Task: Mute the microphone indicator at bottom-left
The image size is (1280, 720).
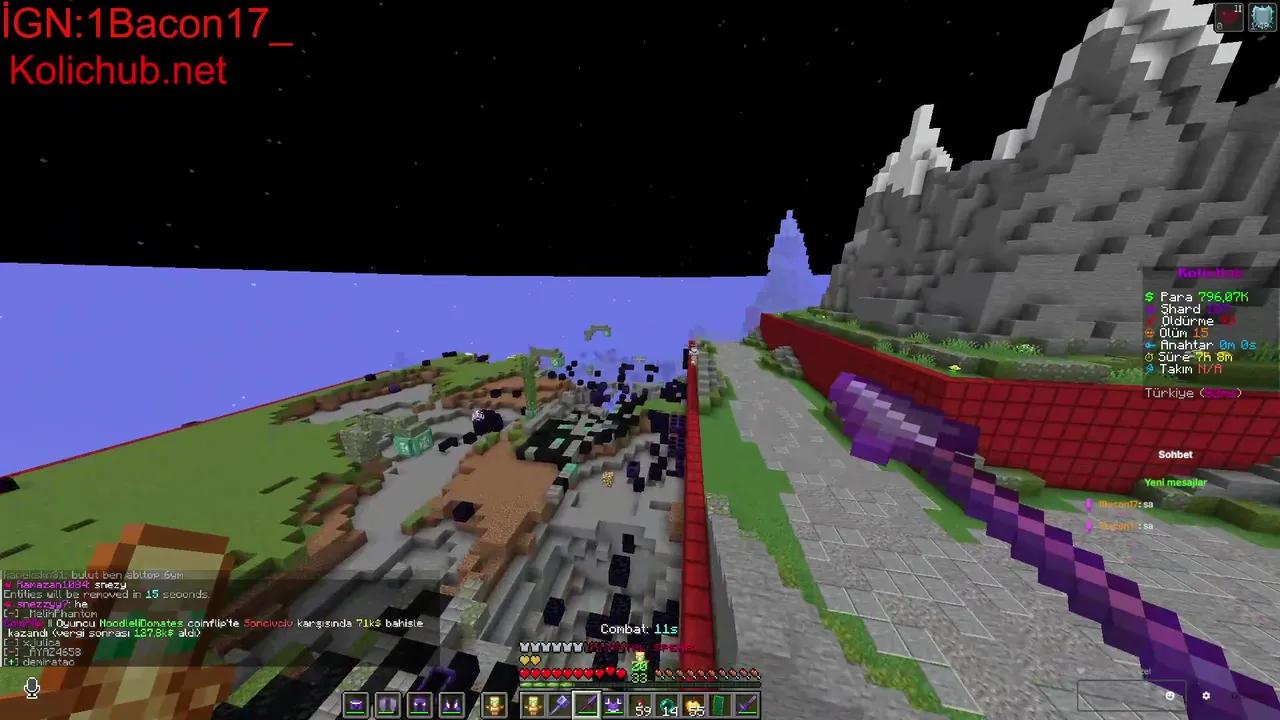Action: [x=30, y=687]
